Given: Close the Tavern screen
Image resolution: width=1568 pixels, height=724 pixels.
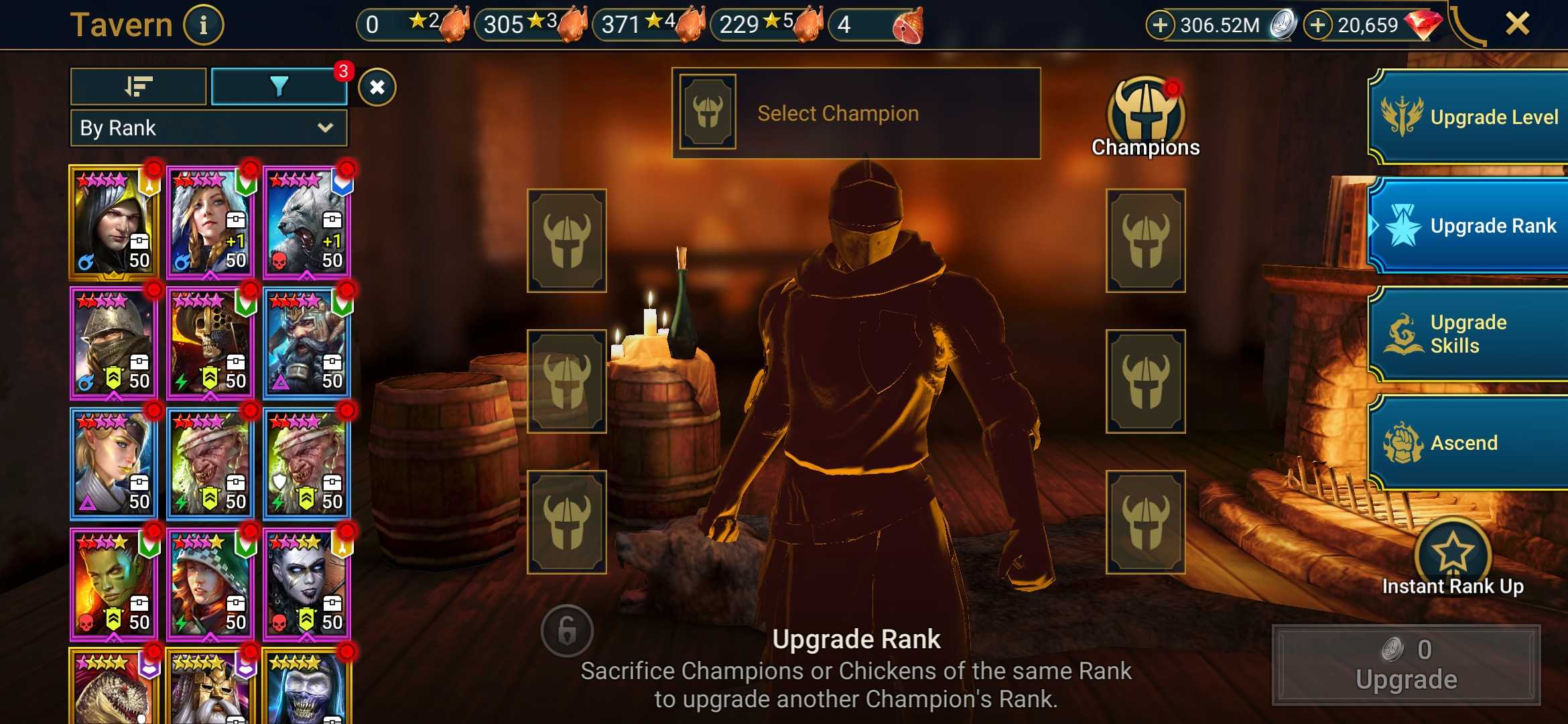Looking at the screenshot, I should click(x=1517, y=24).
